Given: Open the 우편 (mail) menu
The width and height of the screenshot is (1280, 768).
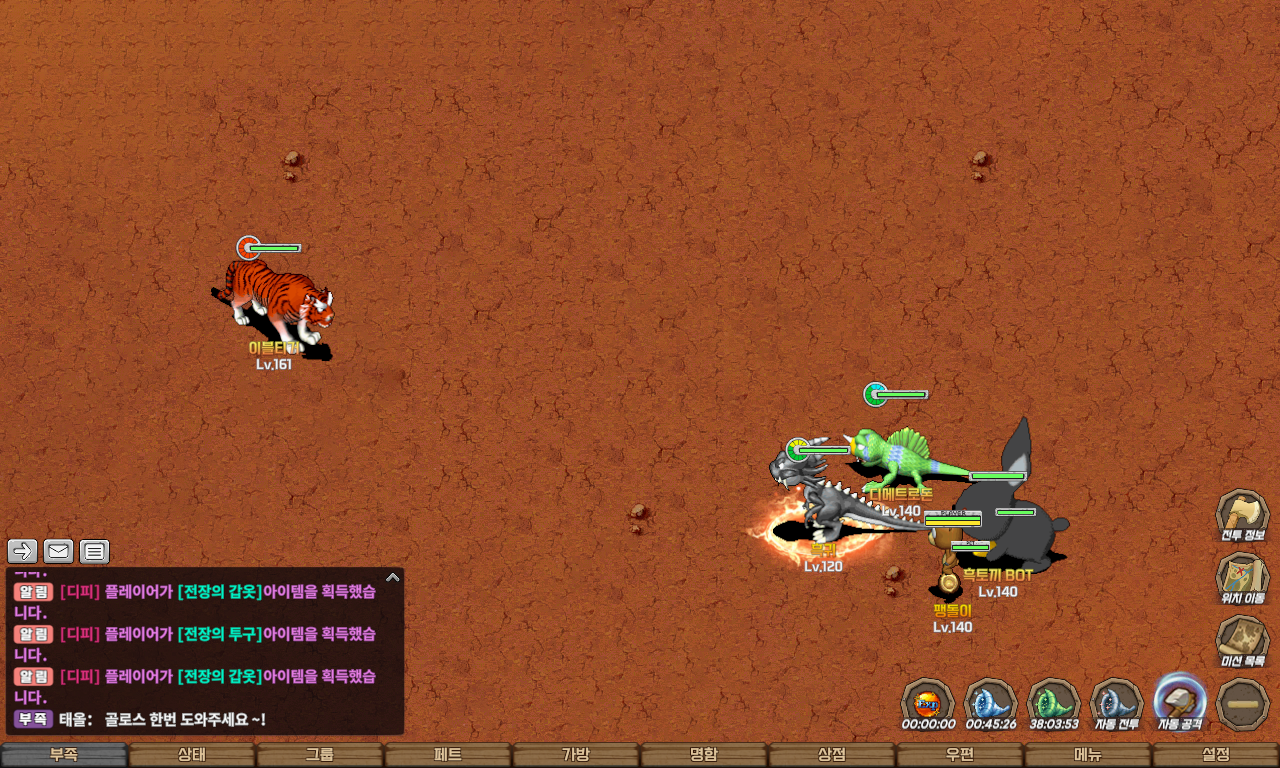Looking at the screenshot, I should 960,755.
